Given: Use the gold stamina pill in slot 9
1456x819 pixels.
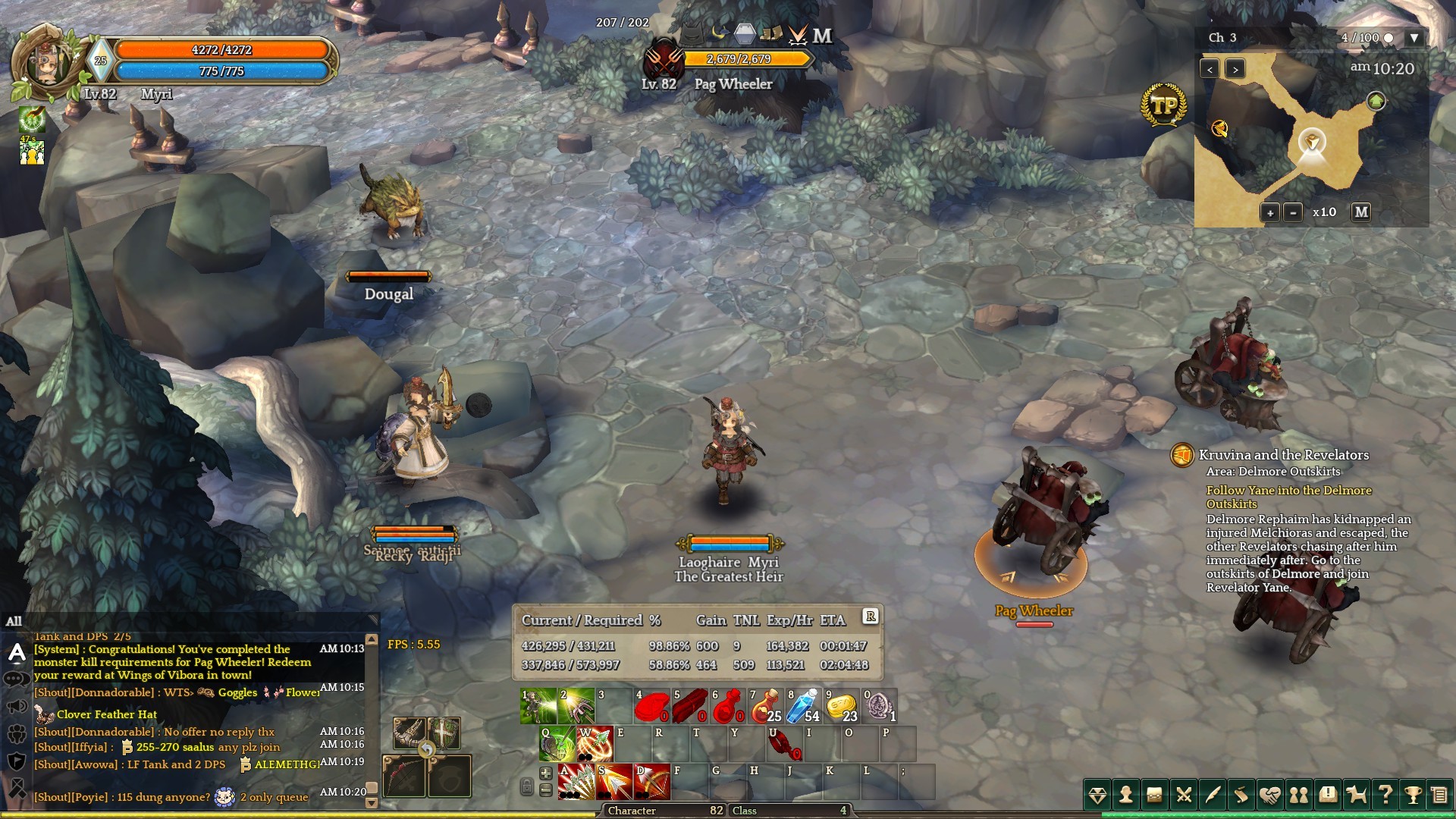Looking at the screenshot, I should click(841, 706).
